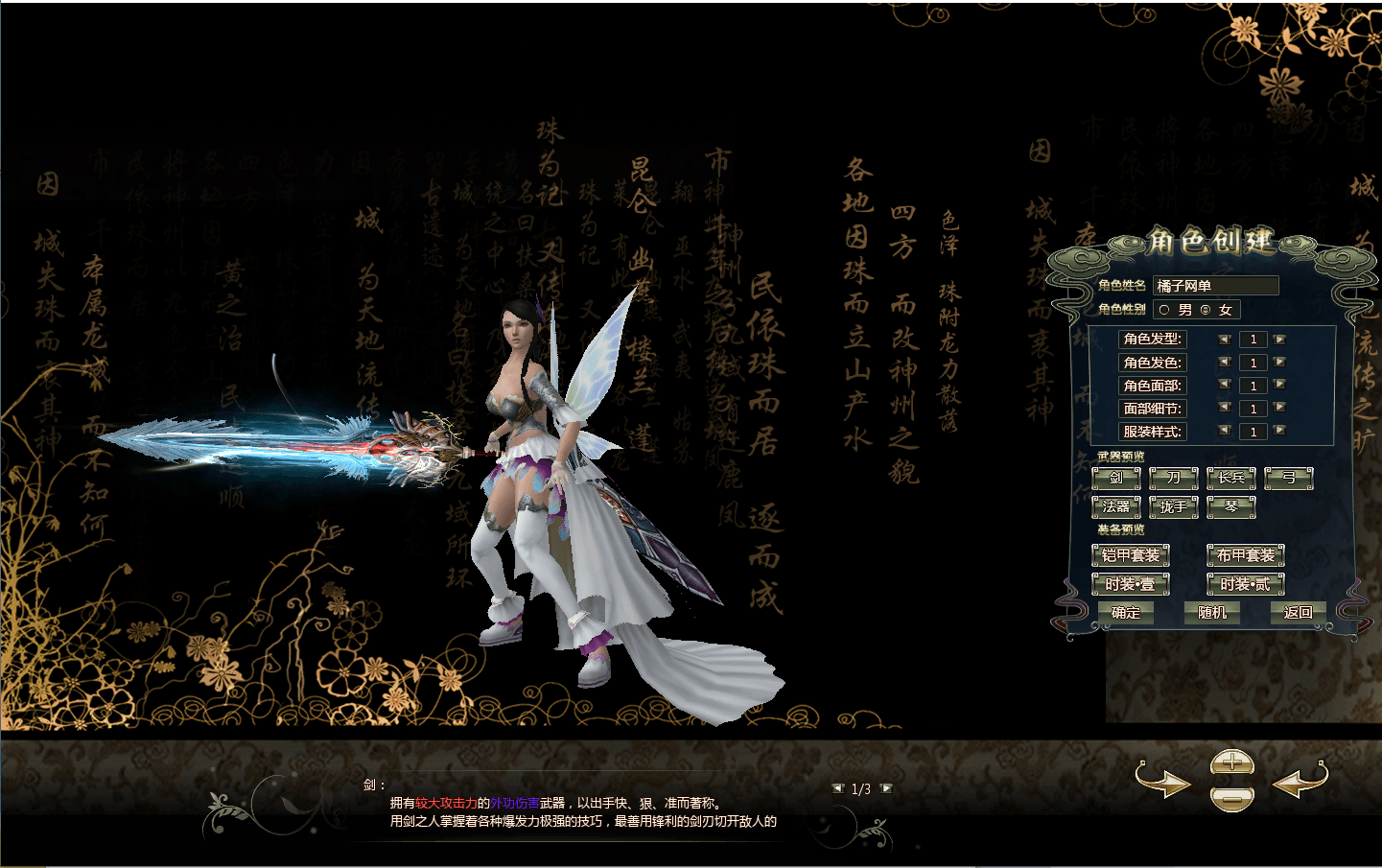Advance to next weapon description page after 1/3
The image size is (1382, 868).
point(886,788)
